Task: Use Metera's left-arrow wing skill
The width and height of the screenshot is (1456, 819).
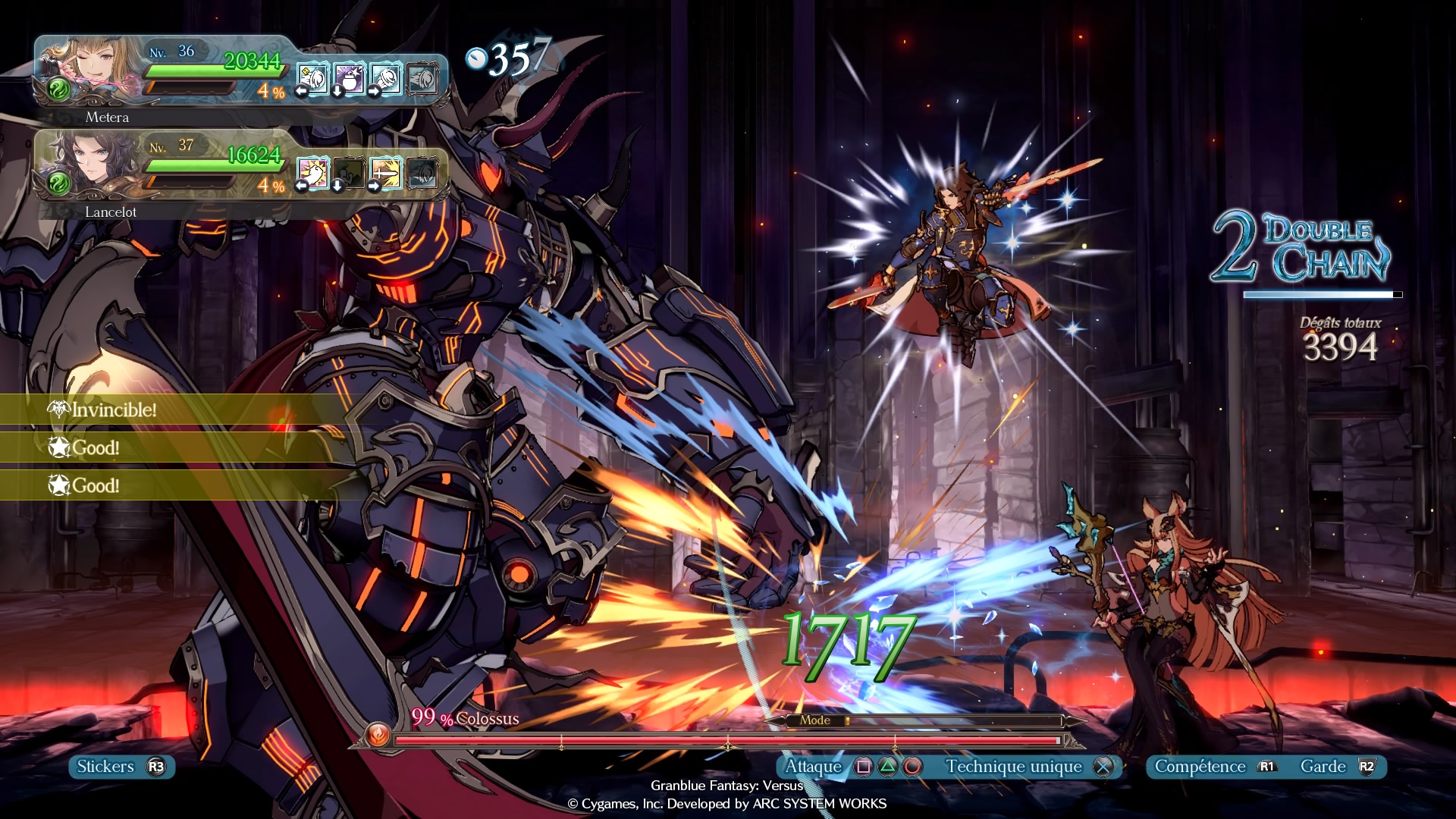Action: 312,79
